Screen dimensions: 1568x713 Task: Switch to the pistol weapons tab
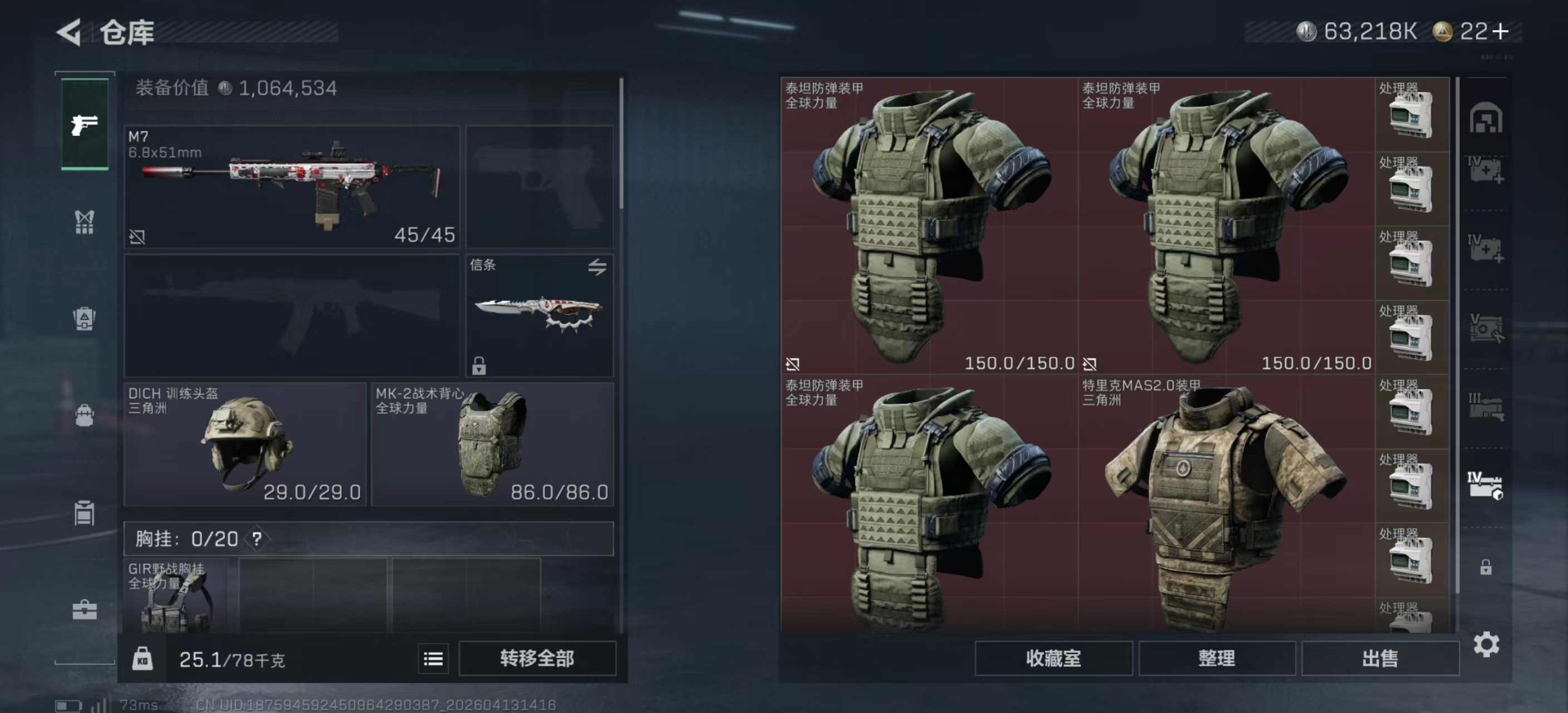pyautogui.click(x=85, y=125)
